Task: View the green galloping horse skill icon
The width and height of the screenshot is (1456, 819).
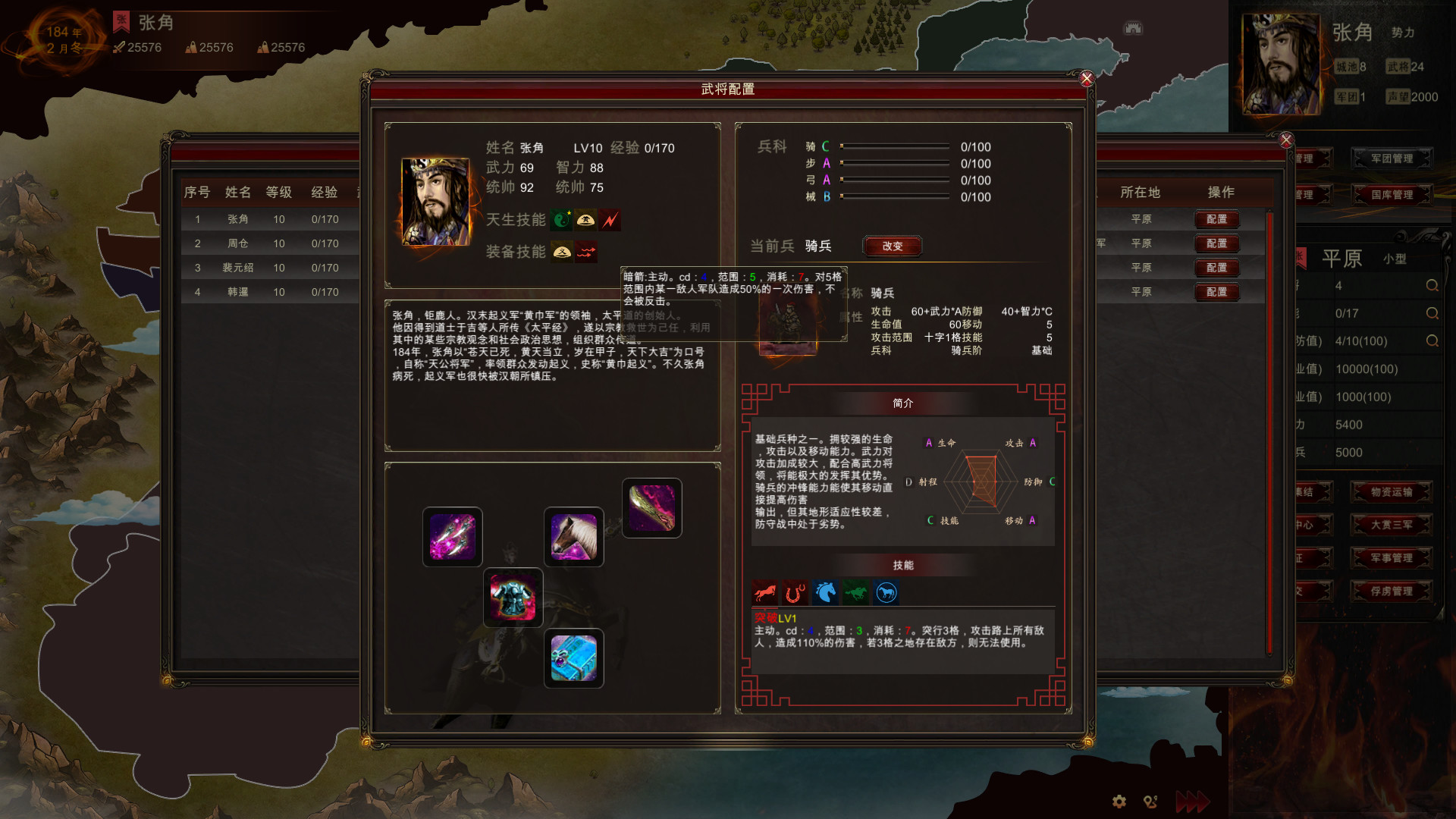Action: click(856, 593)
